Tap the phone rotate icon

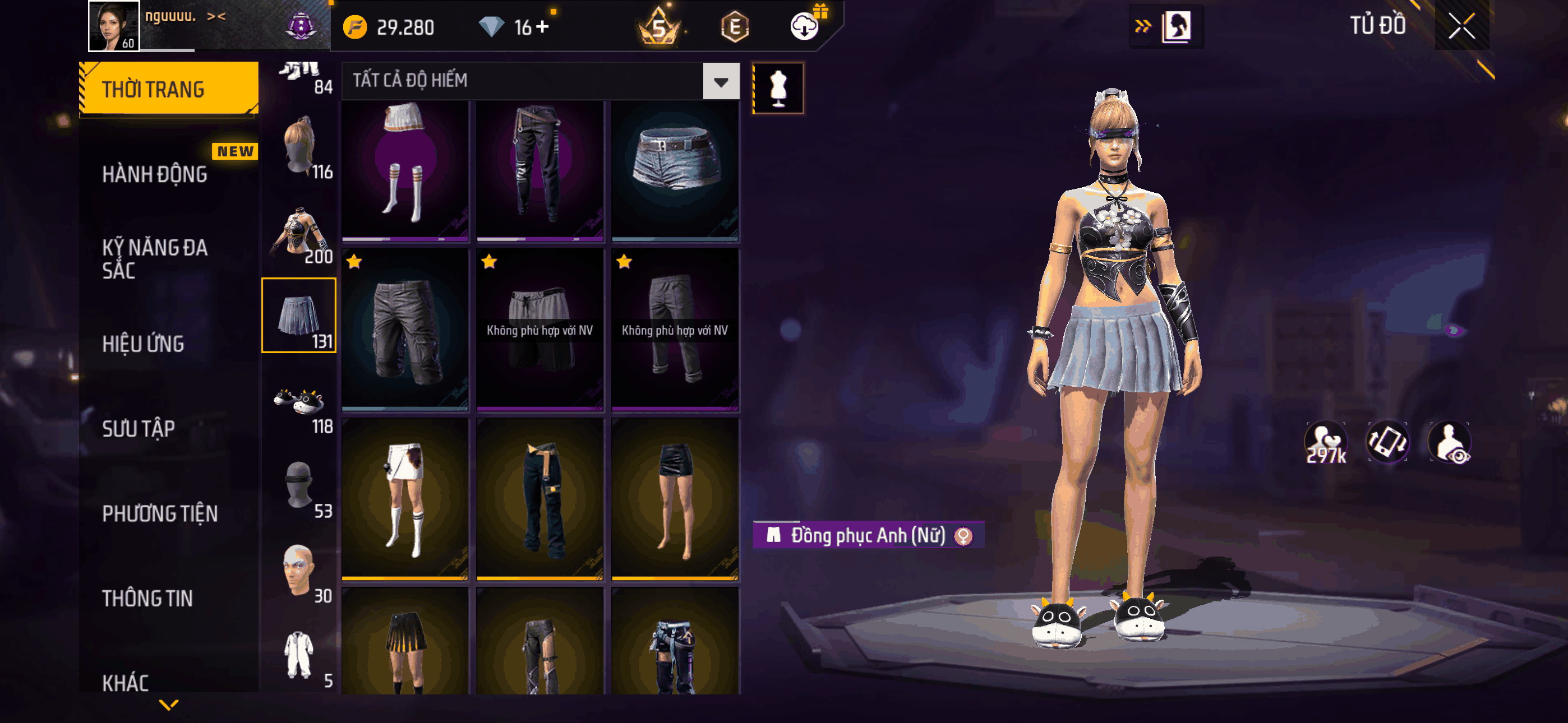[1388, 443]
